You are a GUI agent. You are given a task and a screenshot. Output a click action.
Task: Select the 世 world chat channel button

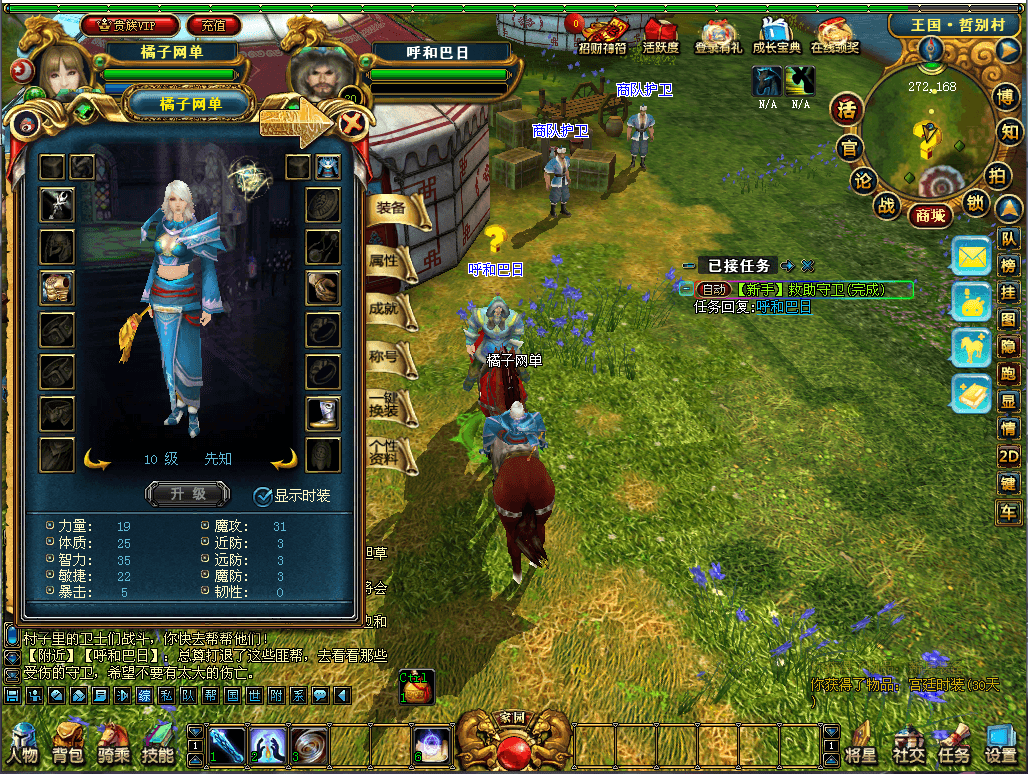(253, 695)
